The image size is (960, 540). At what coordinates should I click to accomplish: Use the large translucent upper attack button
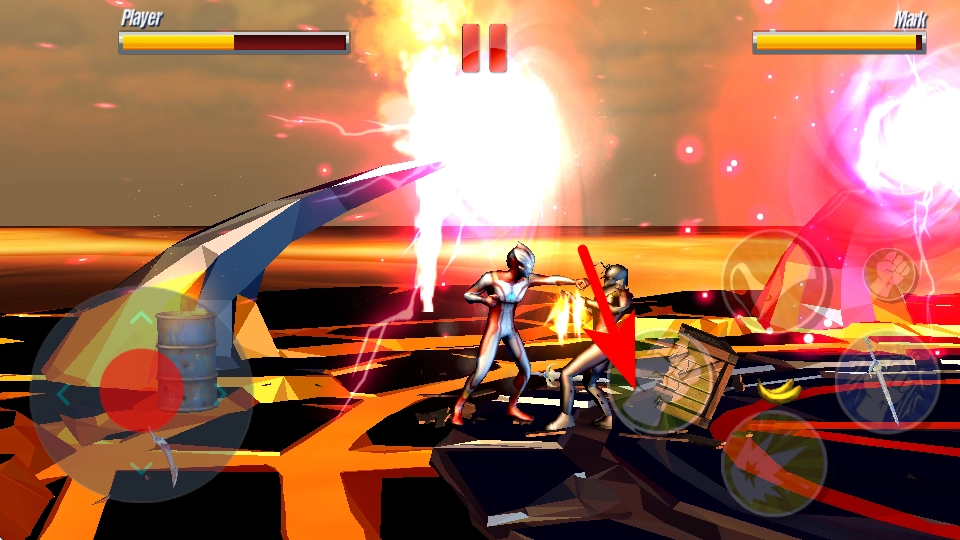773,281
